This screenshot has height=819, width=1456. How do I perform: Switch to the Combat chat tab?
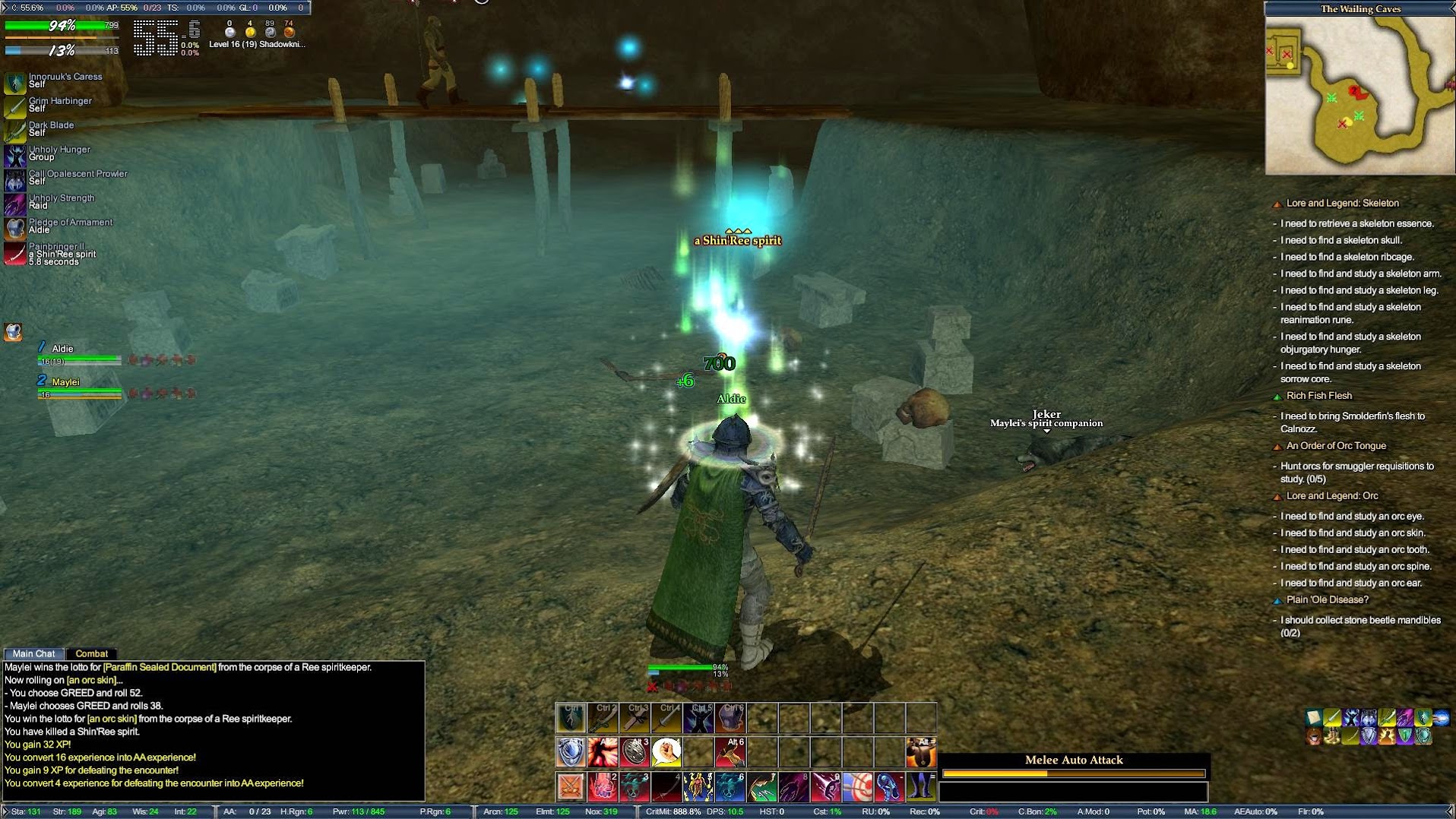[91, 653]
